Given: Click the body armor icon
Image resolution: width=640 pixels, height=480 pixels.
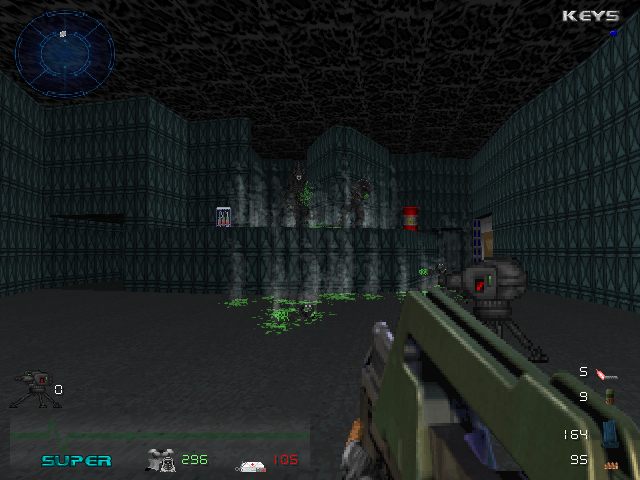Looking at the screenshot, I should tap(160, 459).
